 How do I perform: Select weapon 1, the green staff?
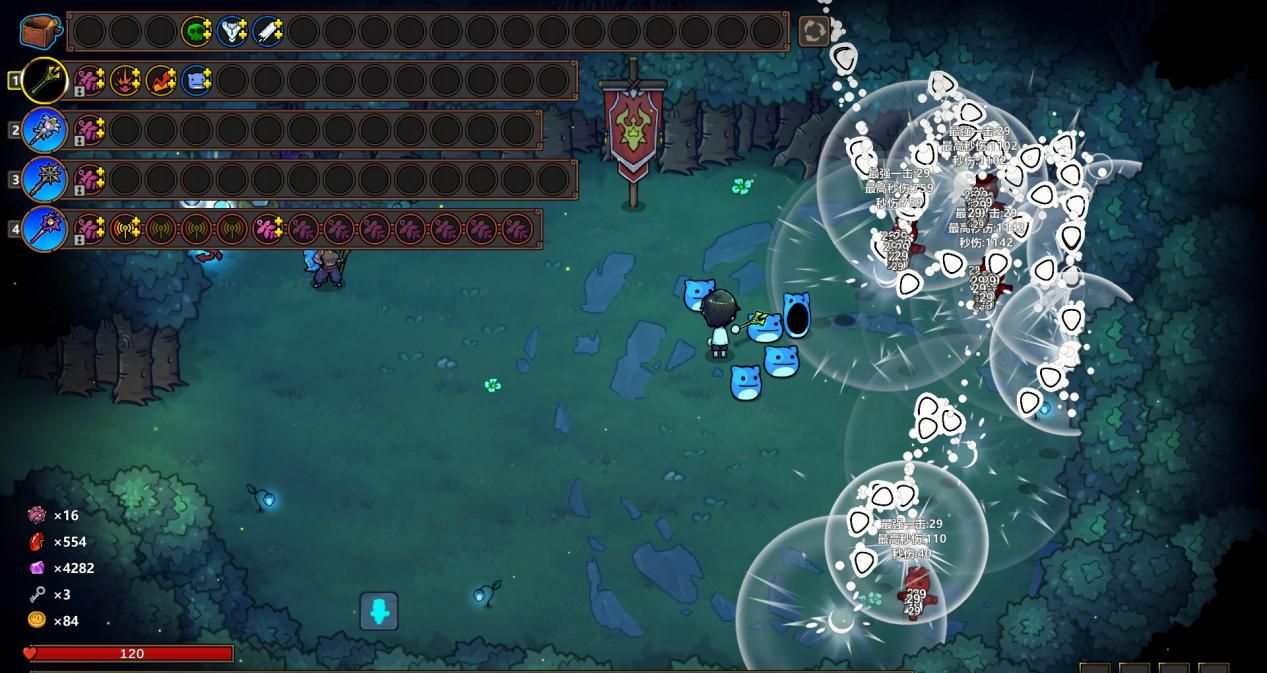45,80
